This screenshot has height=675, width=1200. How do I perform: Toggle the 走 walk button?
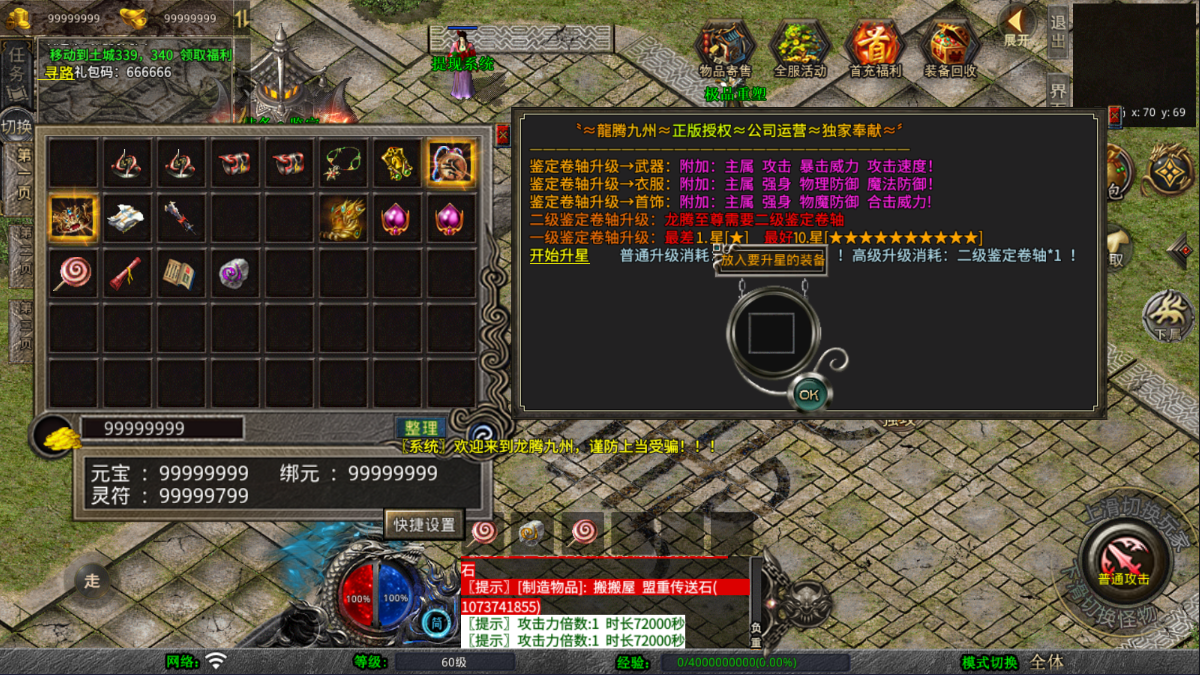92,580
